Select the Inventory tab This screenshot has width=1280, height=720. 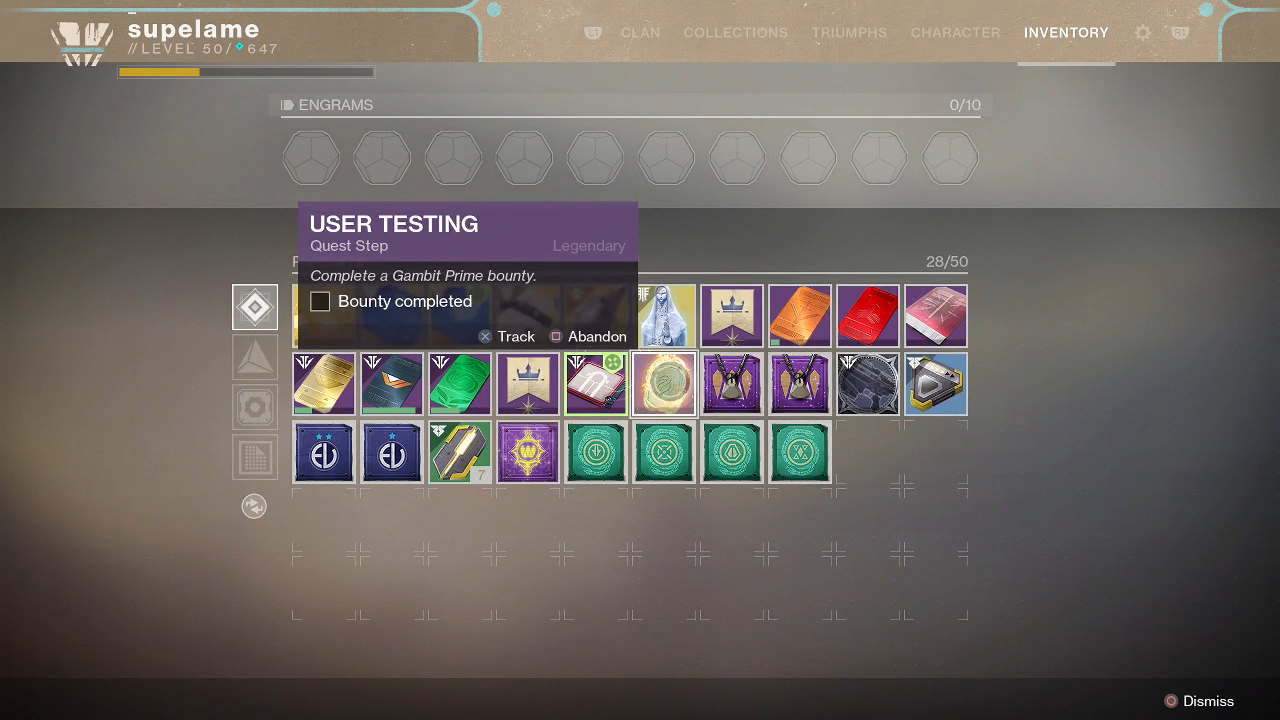point(1066,33)
